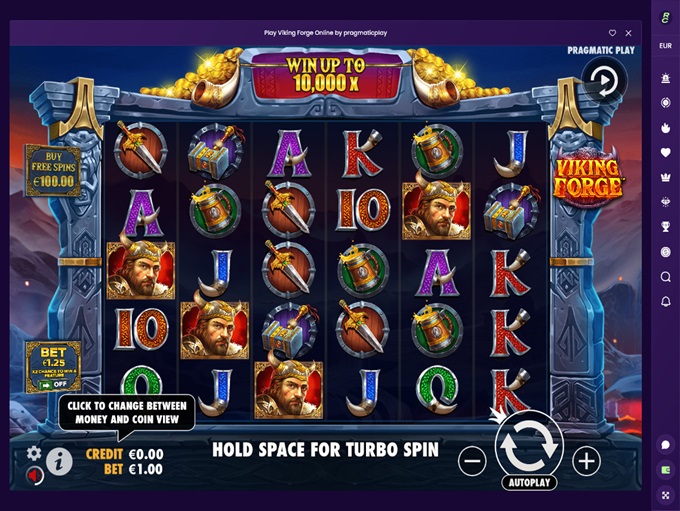Open the Autoplay options
The height and width of the screenshot is (511, 680).
point(529,482)
